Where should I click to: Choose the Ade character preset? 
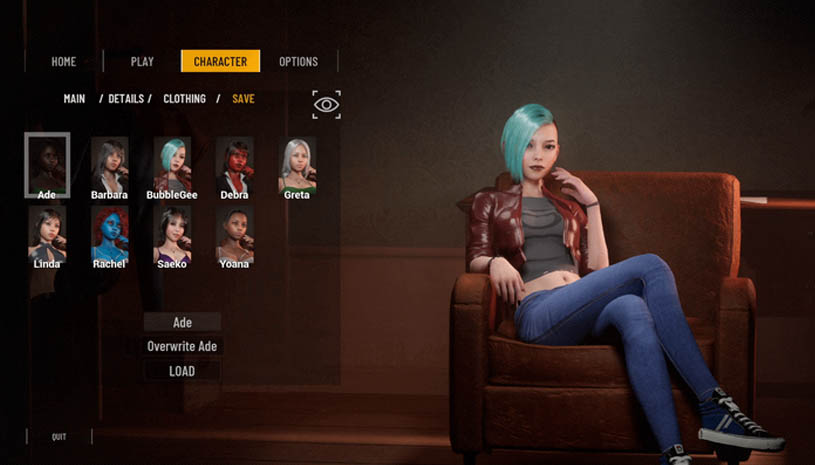coord(47,164)
